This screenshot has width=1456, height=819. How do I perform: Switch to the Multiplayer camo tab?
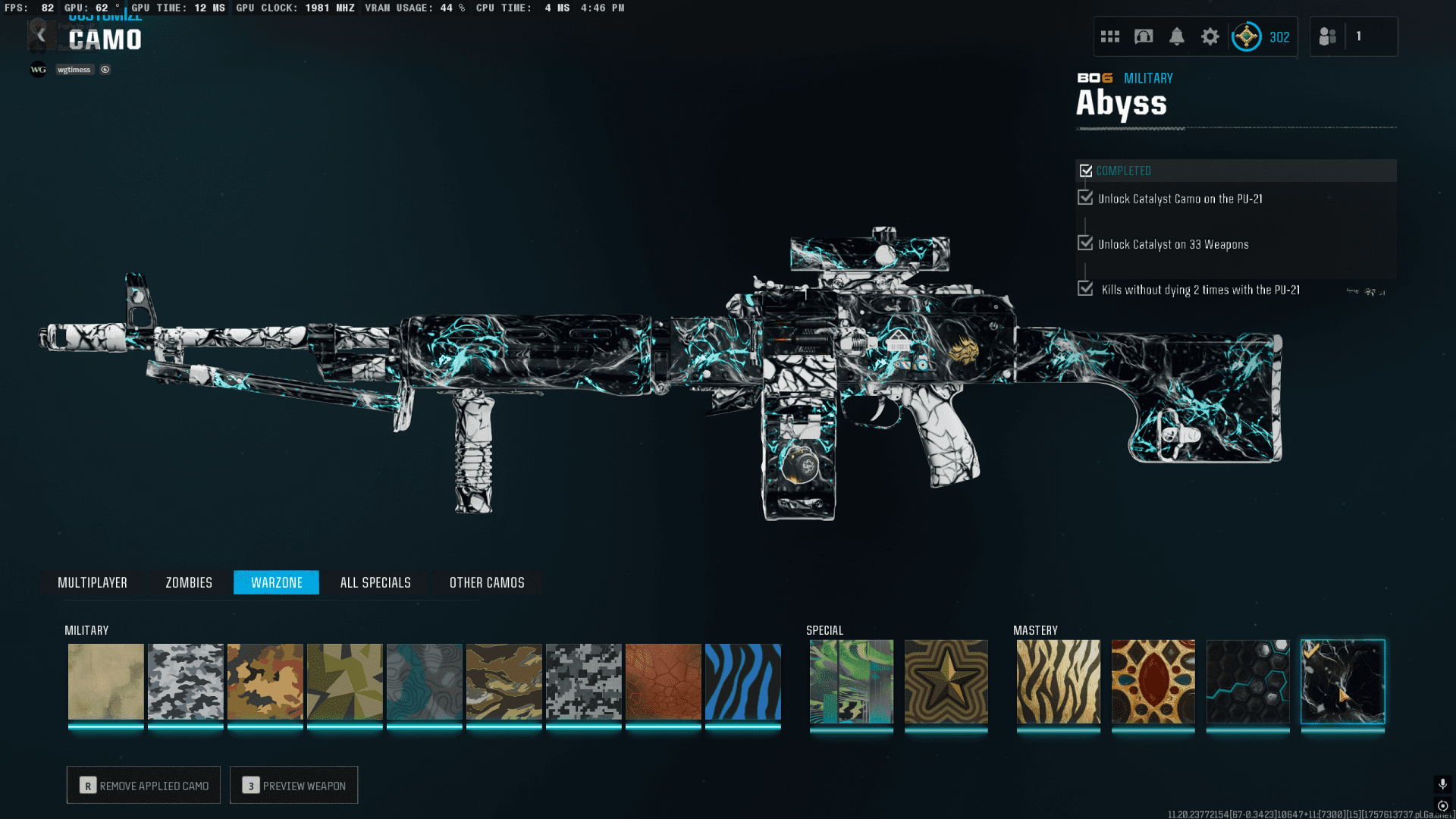coord(93,582)
